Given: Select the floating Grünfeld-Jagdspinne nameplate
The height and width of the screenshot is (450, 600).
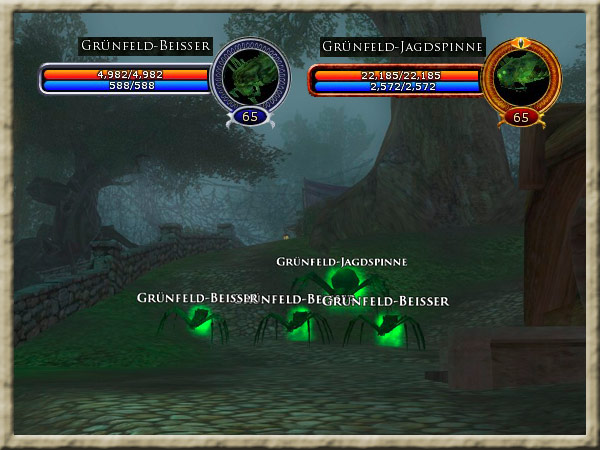Looking at the screenshot, I should (x=343, y=262).
